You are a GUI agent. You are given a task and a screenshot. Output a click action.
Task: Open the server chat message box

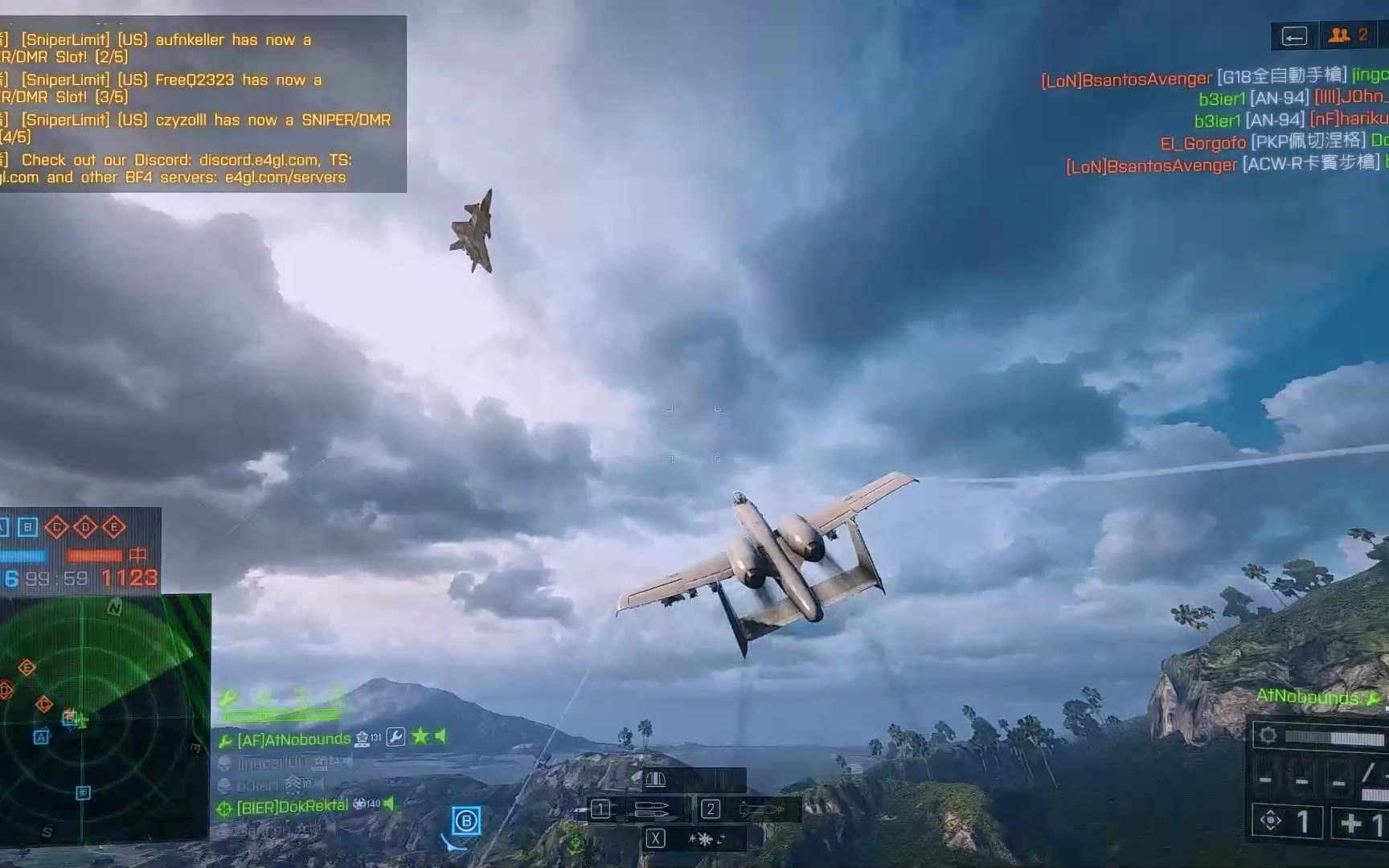(201, 104)
